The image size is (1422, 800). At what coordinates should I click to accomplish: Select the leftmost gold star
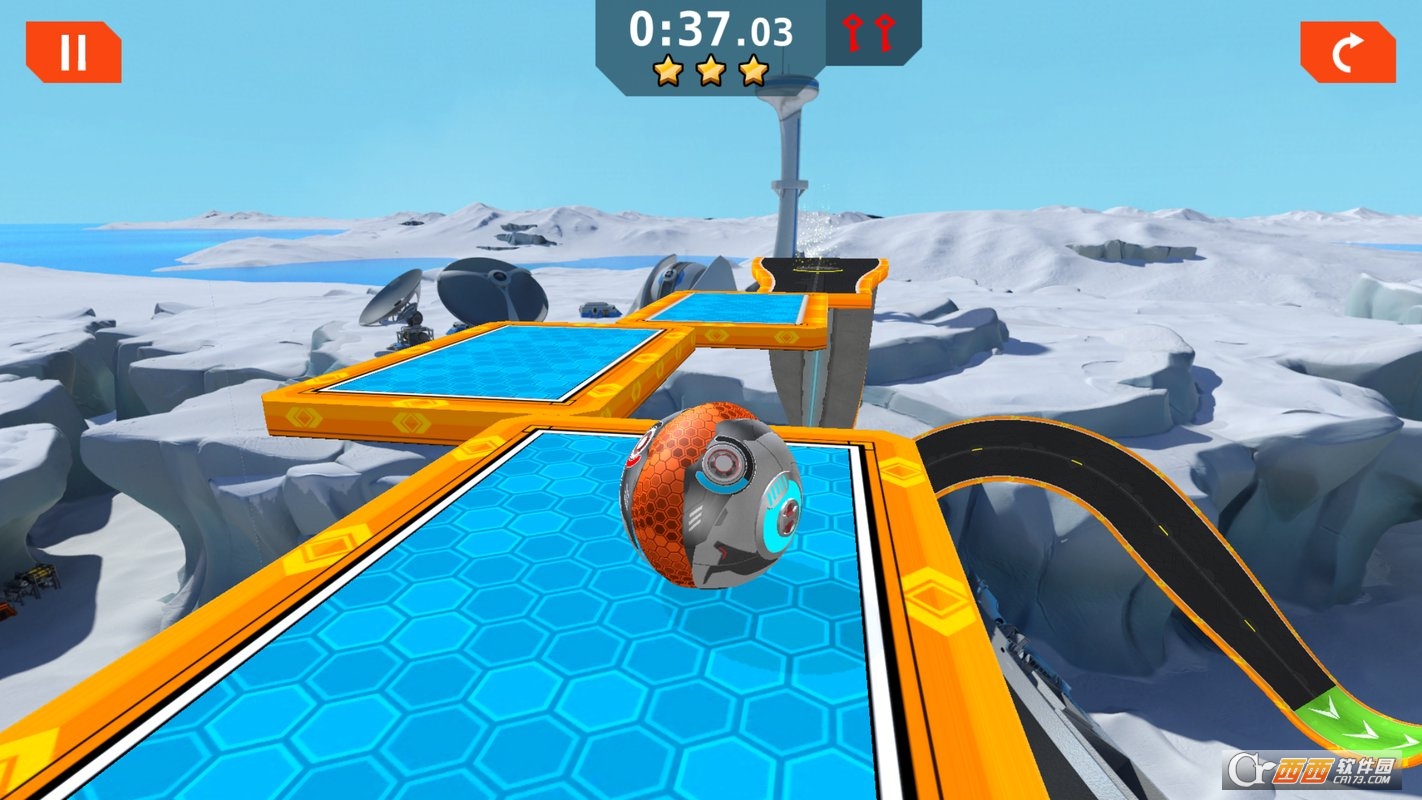click(x=667, y=70)
